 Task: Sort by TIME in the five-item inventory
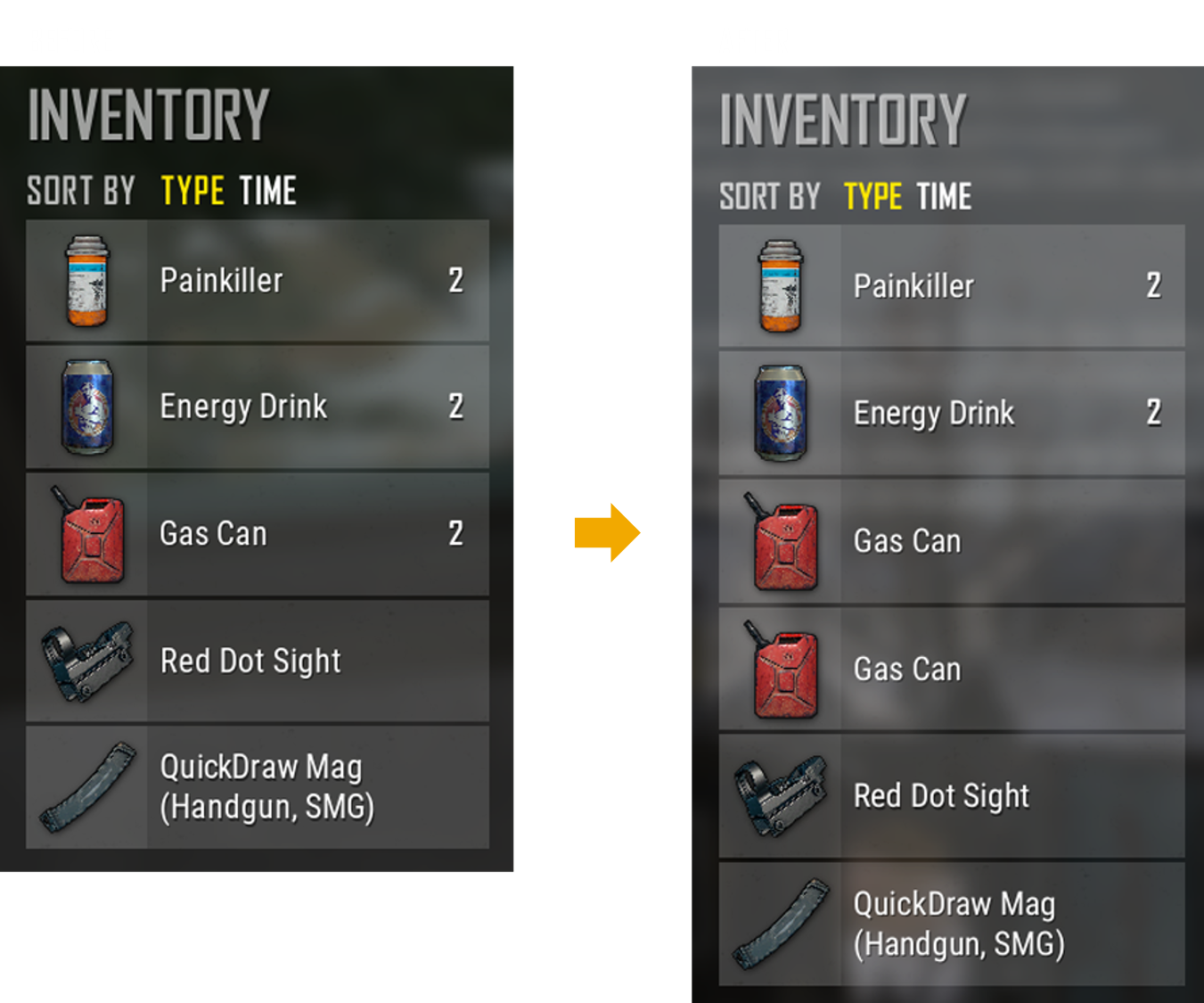point(267,191)
